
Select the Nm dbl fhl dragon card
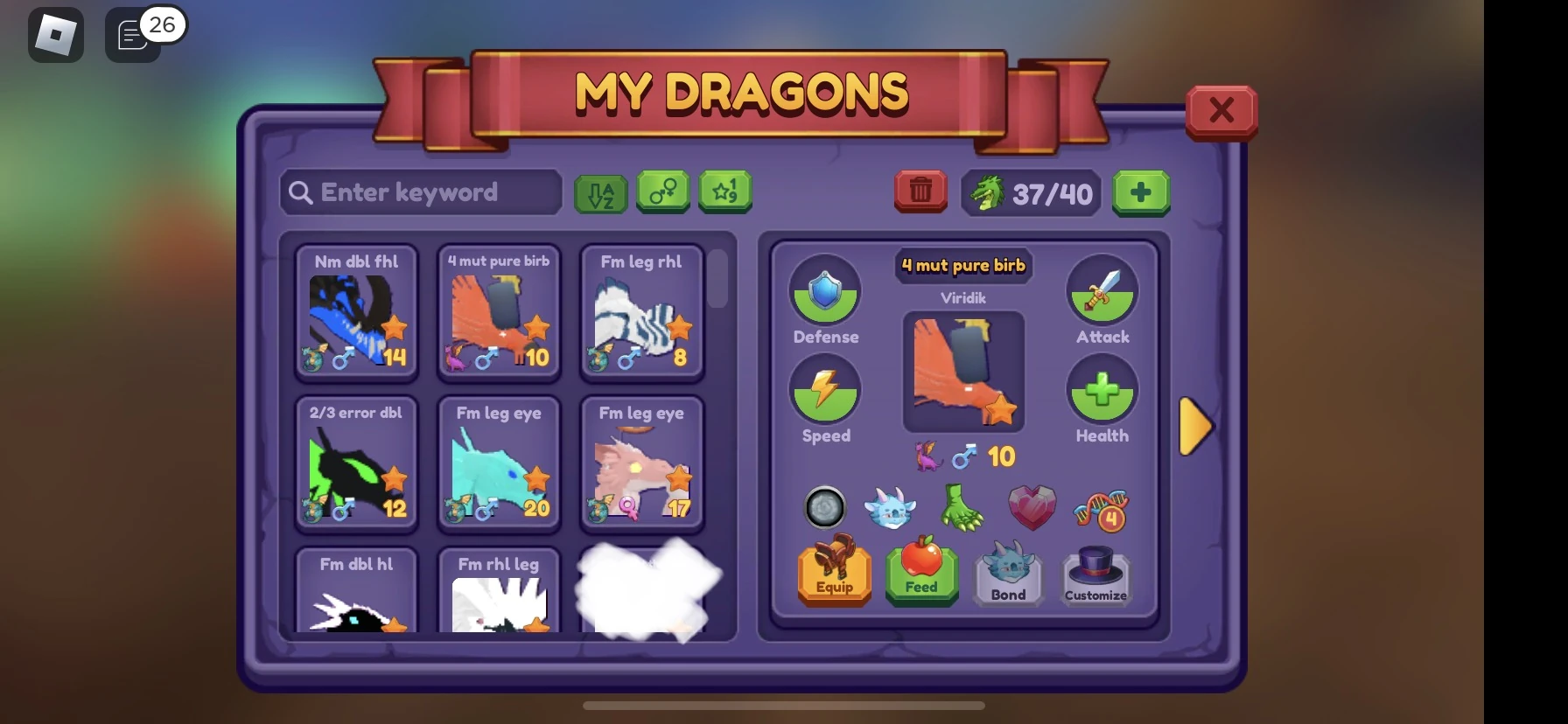(x=356, y=315)
